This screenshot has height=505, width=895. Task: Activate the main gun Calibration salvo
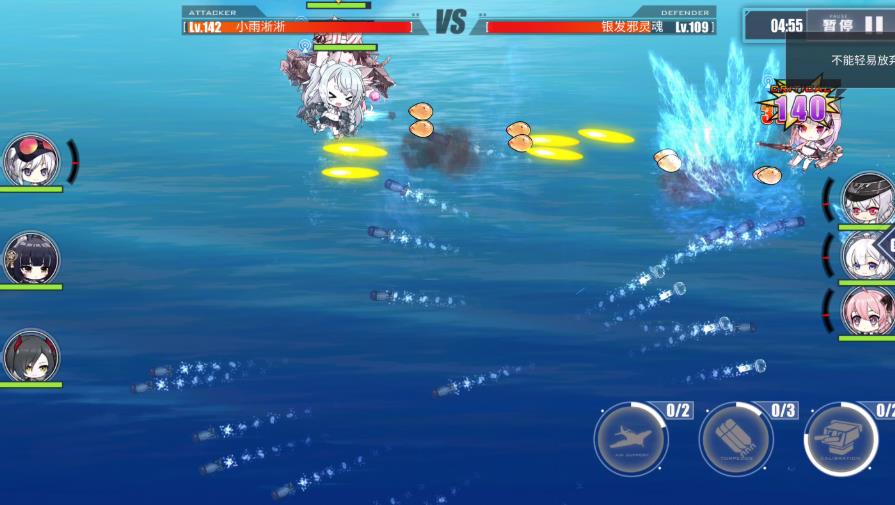[841, 439]
